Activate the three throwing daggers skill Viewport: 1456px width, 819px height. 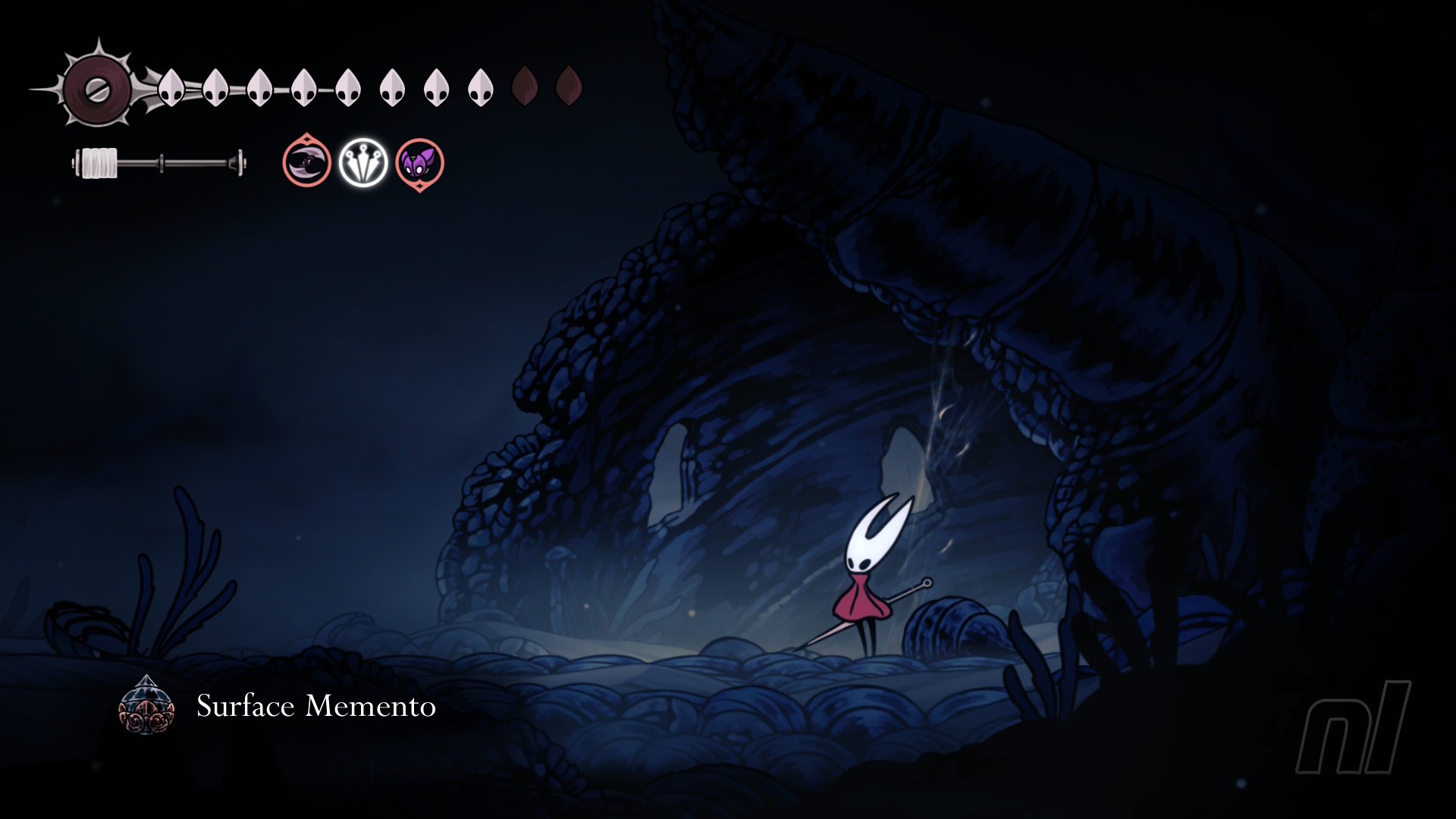(363, 162)
